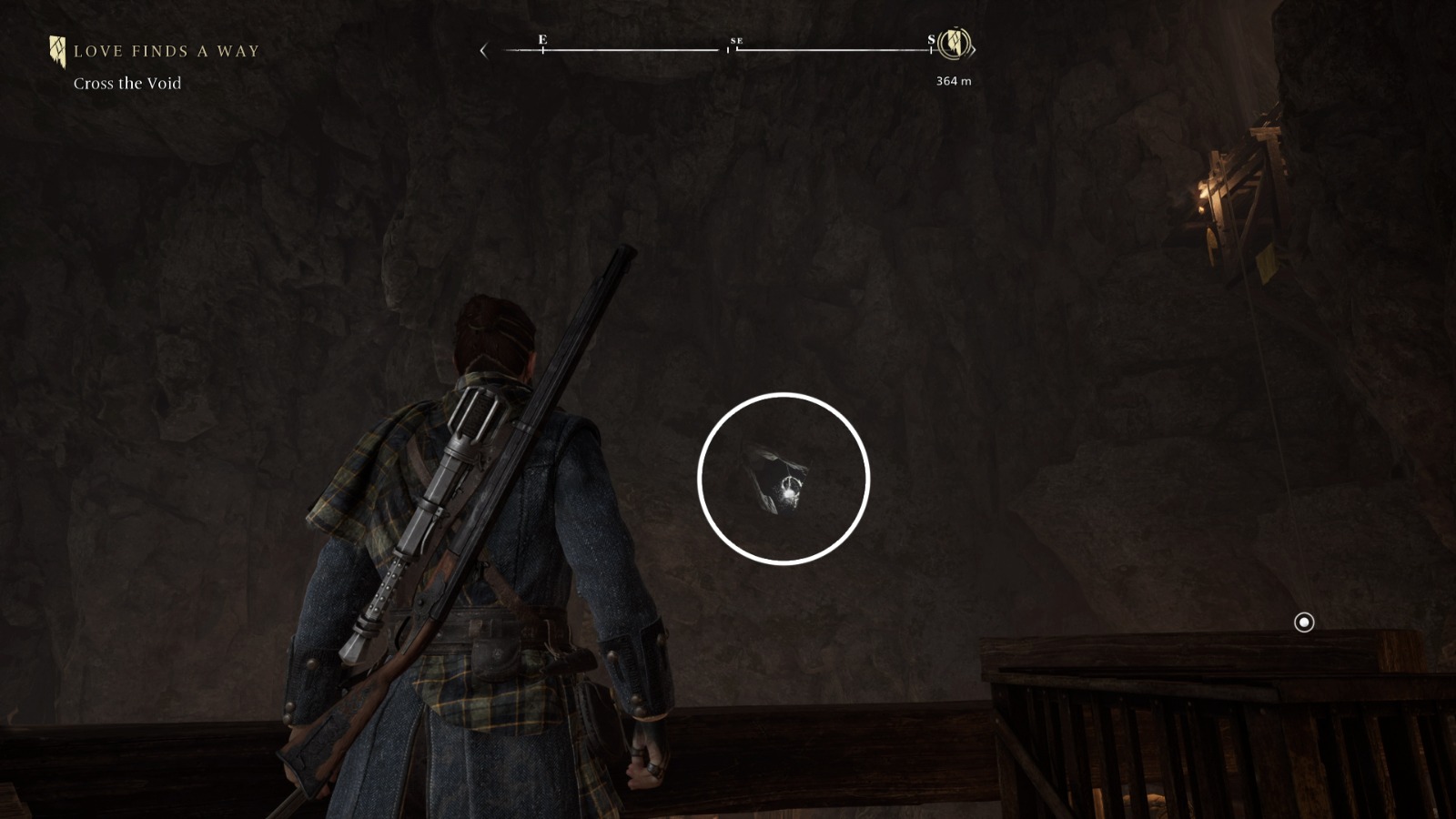Expand quest details under Love Finds a Way
This screenshot has height=819, width=1456.
[x=126, y=83]
